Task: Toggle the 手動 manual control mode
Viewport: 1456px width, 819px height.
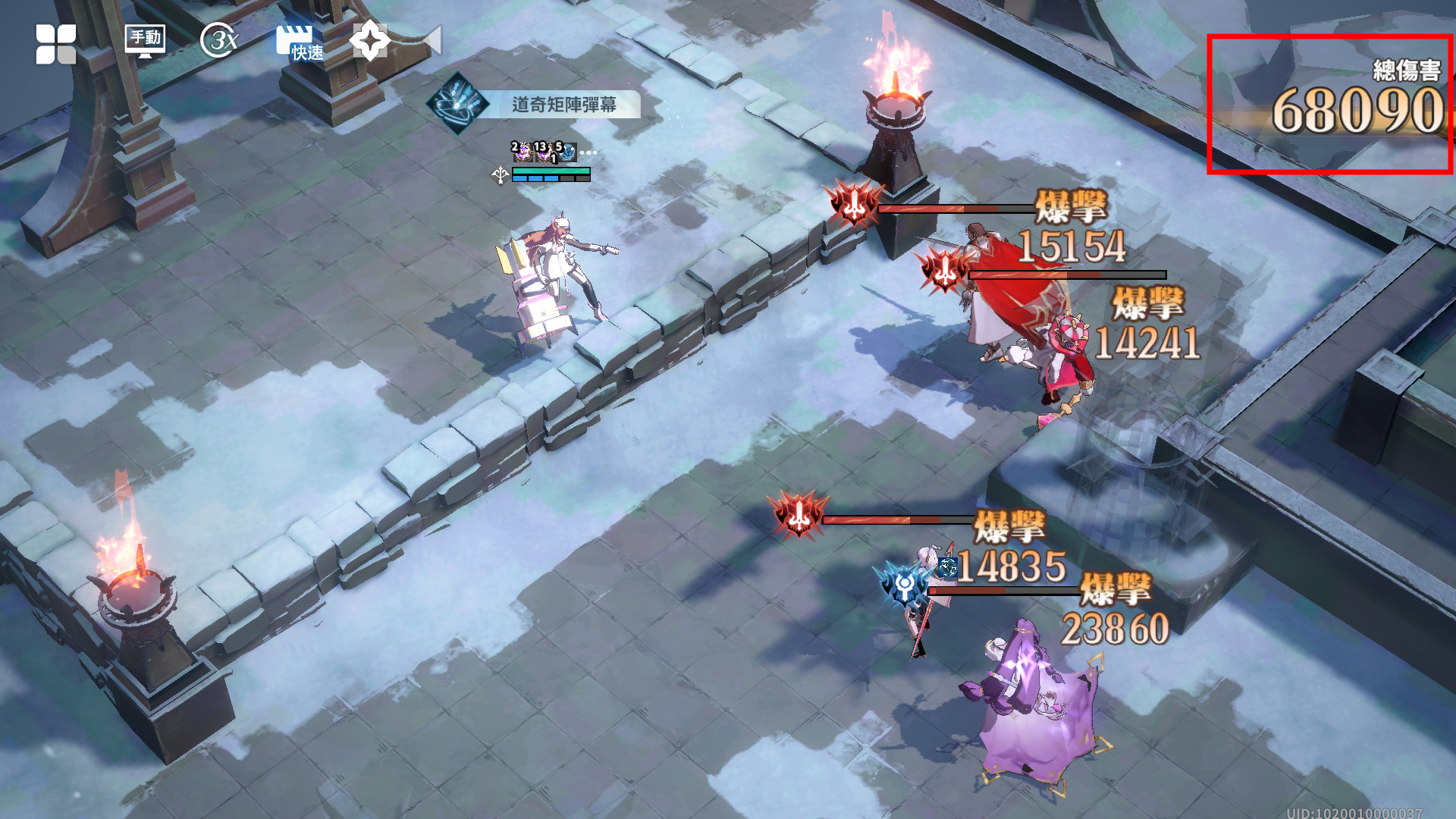Action: (x=145, y=40)
